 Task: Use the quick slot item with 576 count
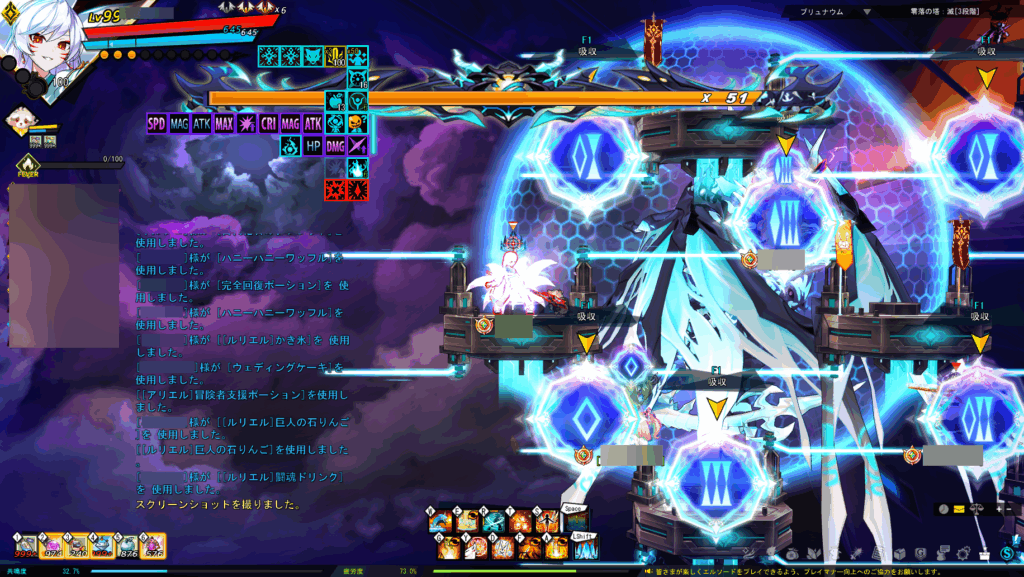(x=153, y=546)
